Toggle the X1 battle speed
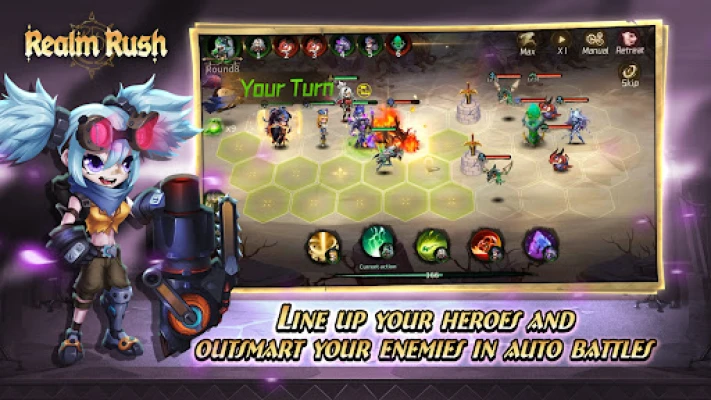This screenshot has width=711, height=400. click(562, 44)
